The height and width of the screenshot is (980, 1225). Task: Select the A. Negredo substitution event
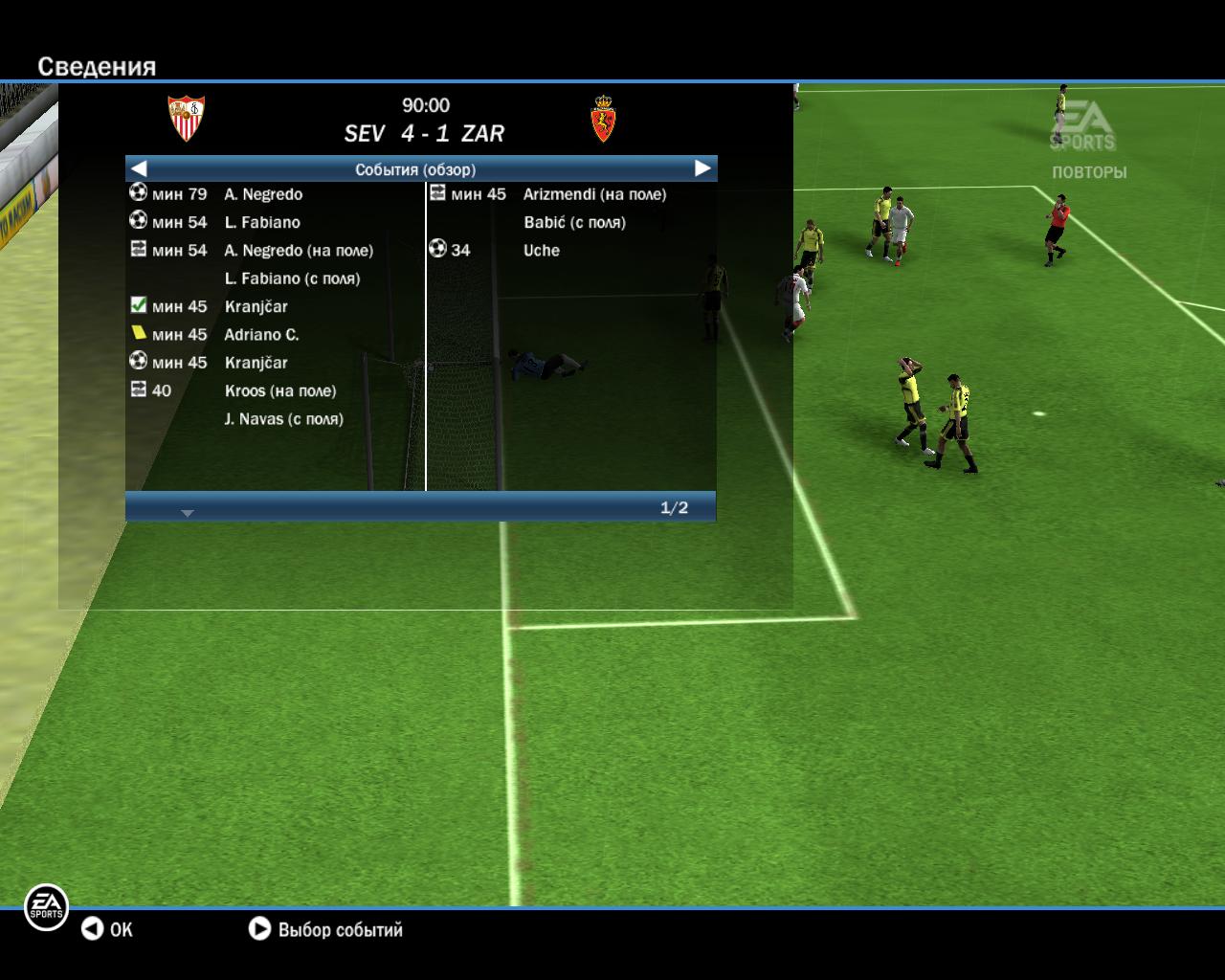click(x=298, y=251)
